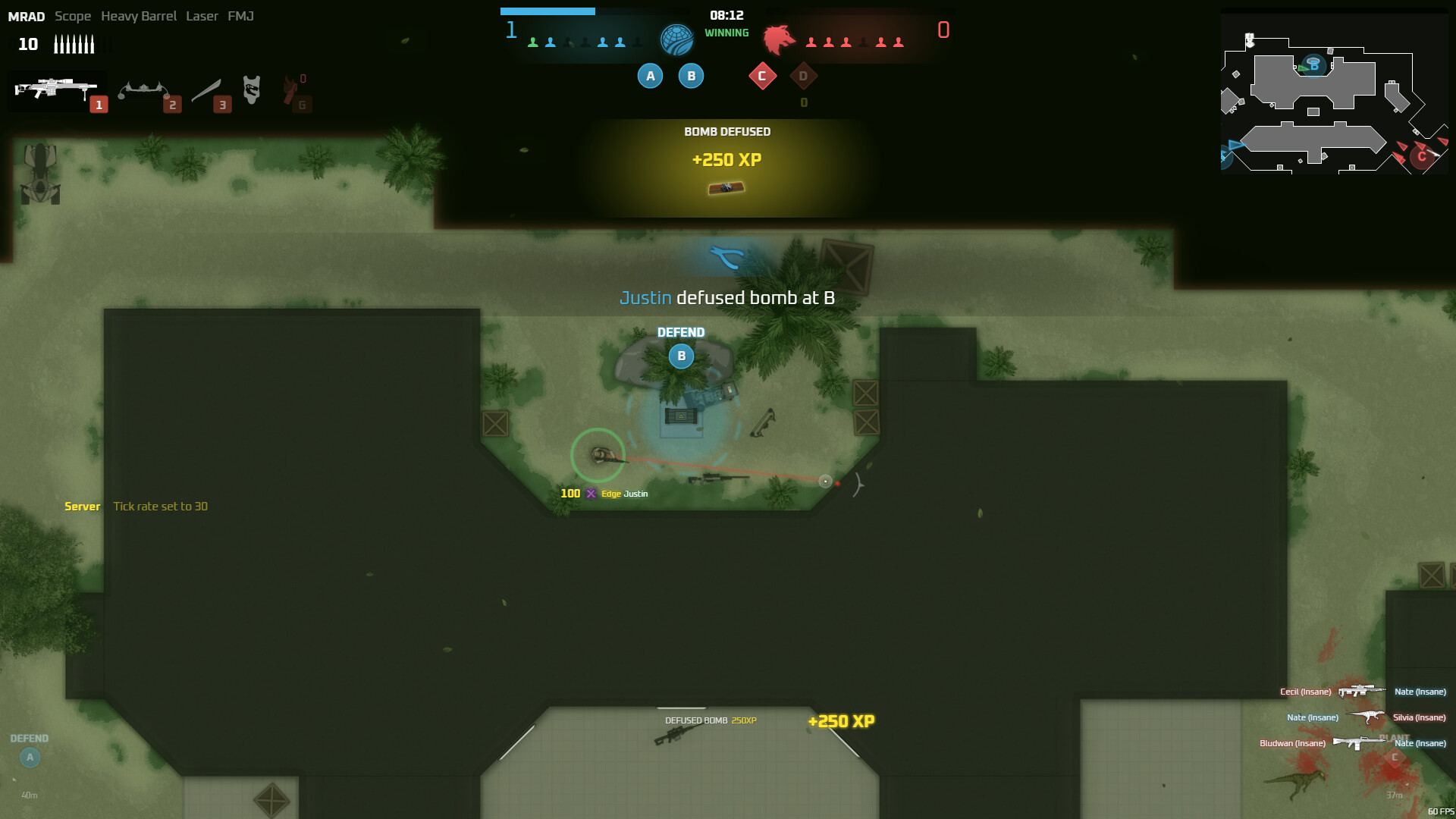Click the body armor vest icon
This screenshot has height=819, width=1456.
pyautogui.click(x=252, y=88)
